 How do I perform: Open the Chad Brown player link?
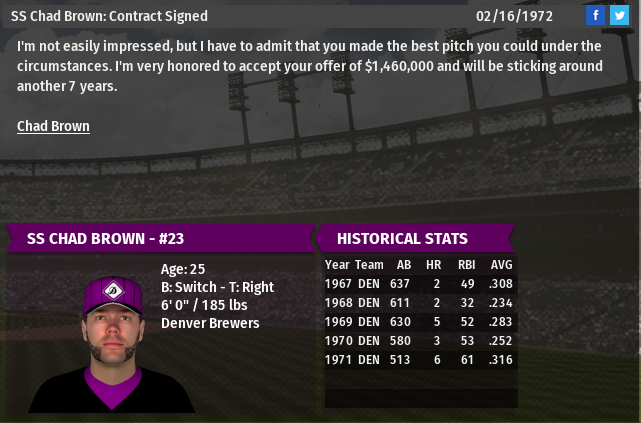pos(53,126)
